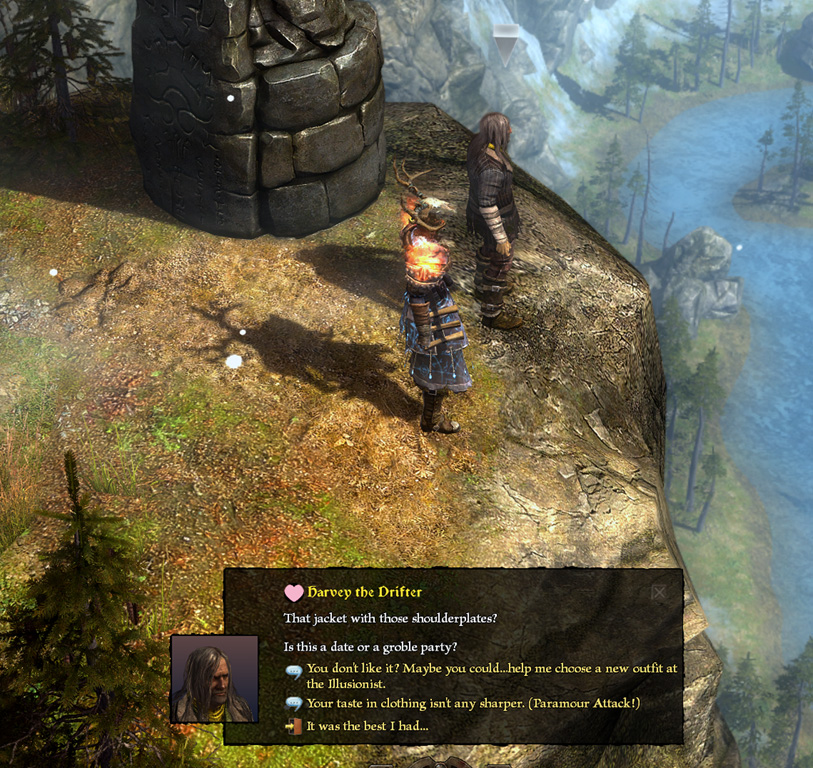The height and width of the screenshot is (768, 813).
Task: Close the Harvey the Drifter dialogue box
Action: 659,592
